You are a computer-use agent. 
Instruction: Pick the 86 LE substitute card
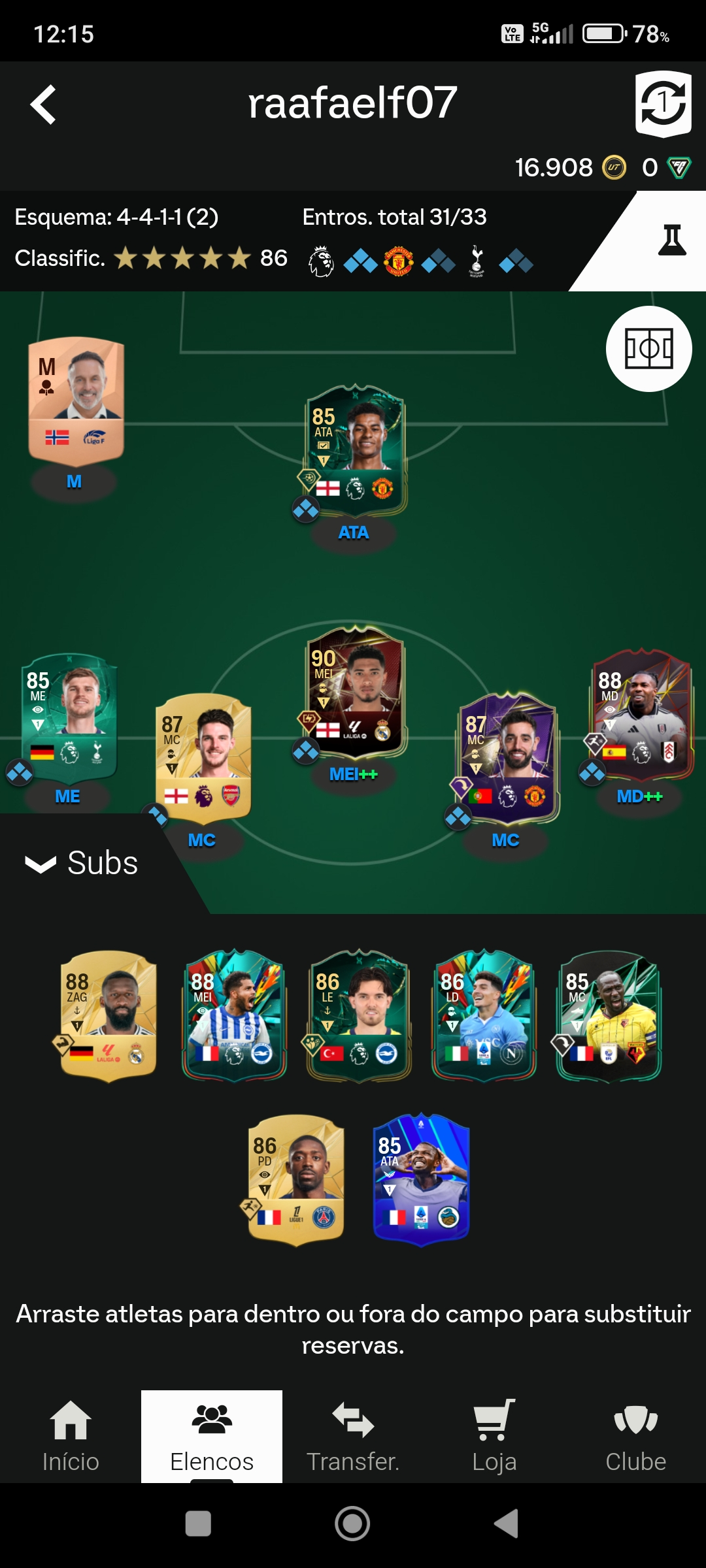pyautogui.click(x=358, y=1015)
